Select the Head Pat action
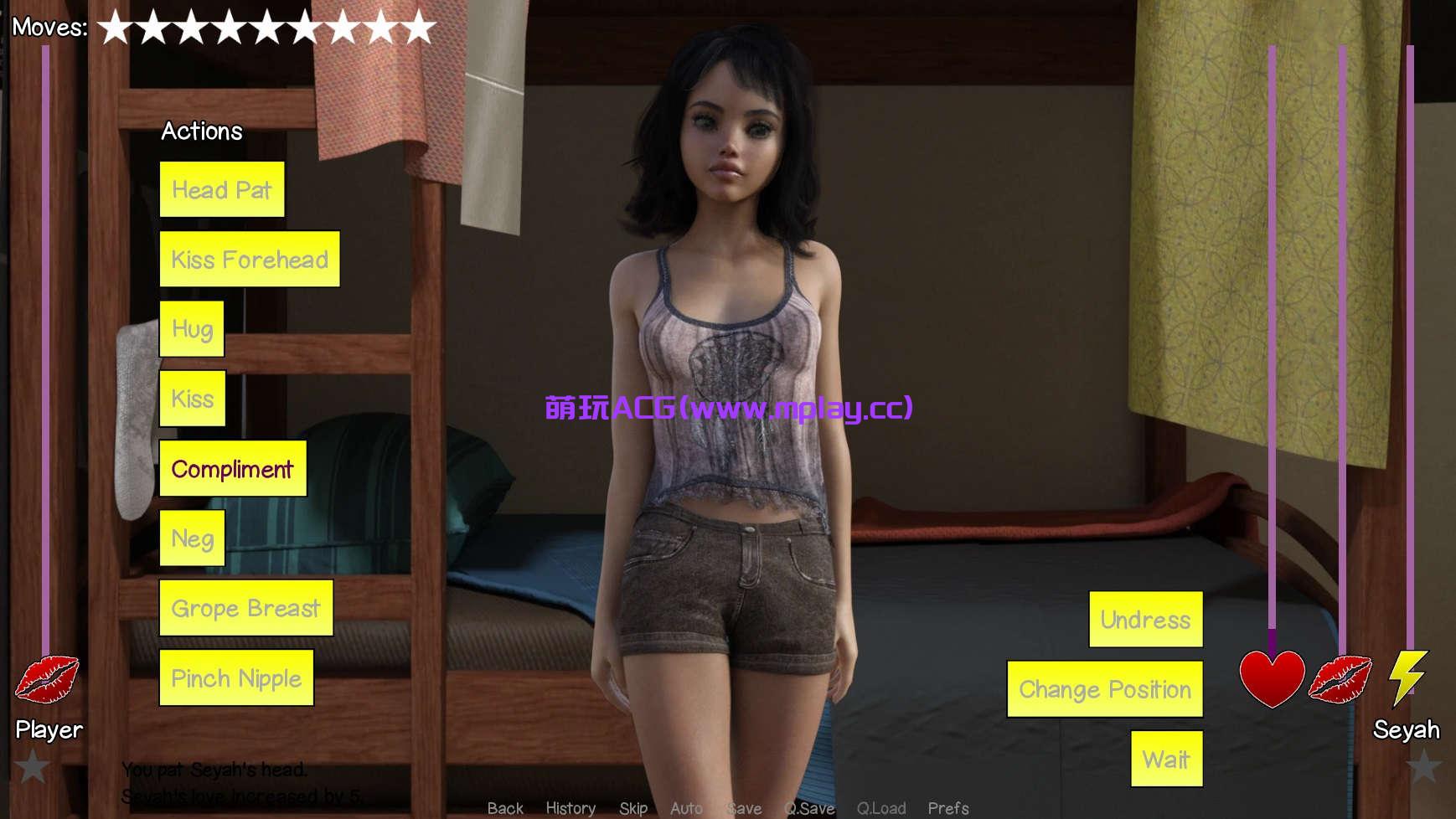The width and height of the screenshot is (1456, 819). tap(222, 189)
